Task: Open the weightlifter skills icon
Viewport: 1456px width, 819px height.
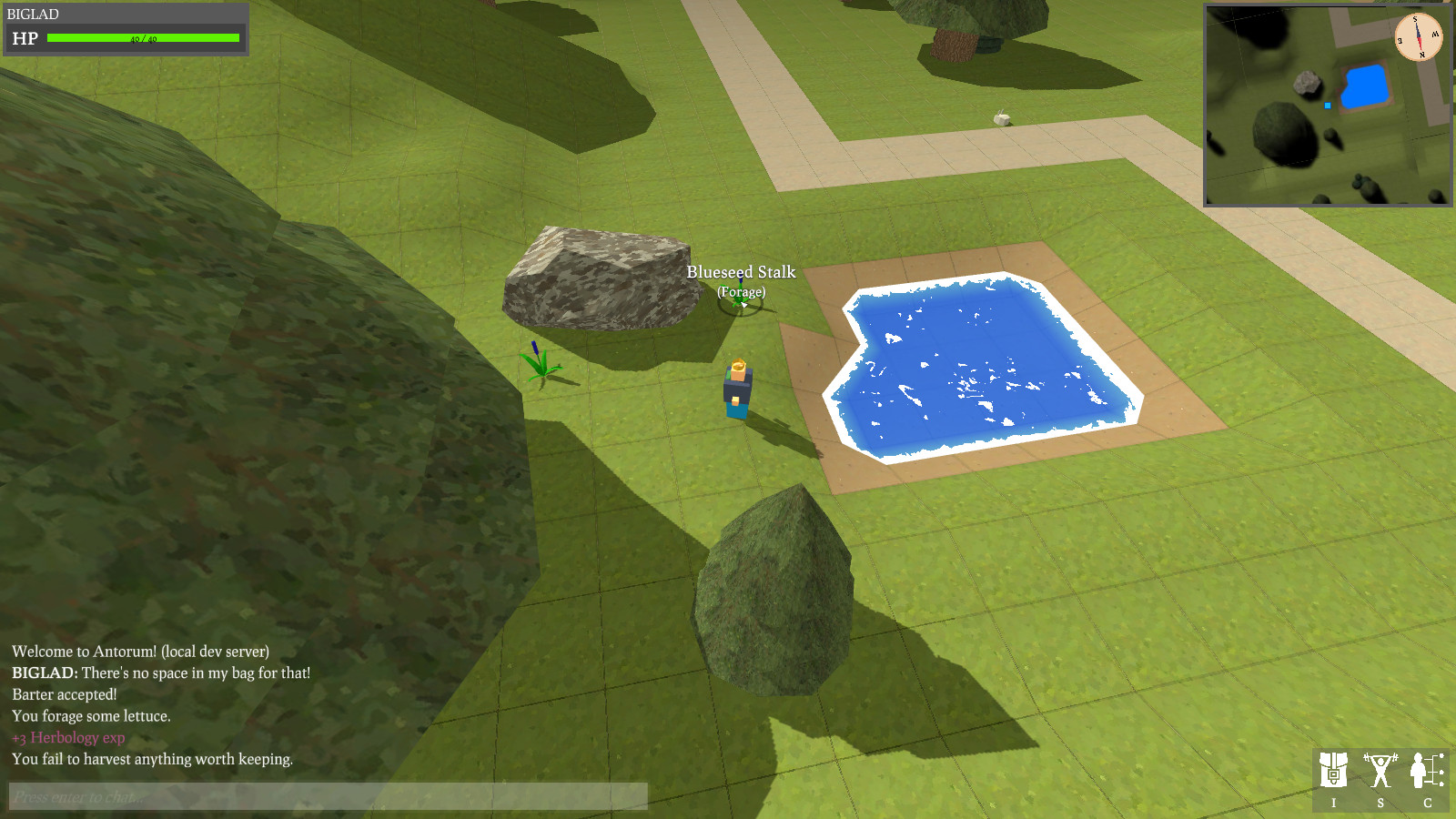Action: tap(1380, 771)
